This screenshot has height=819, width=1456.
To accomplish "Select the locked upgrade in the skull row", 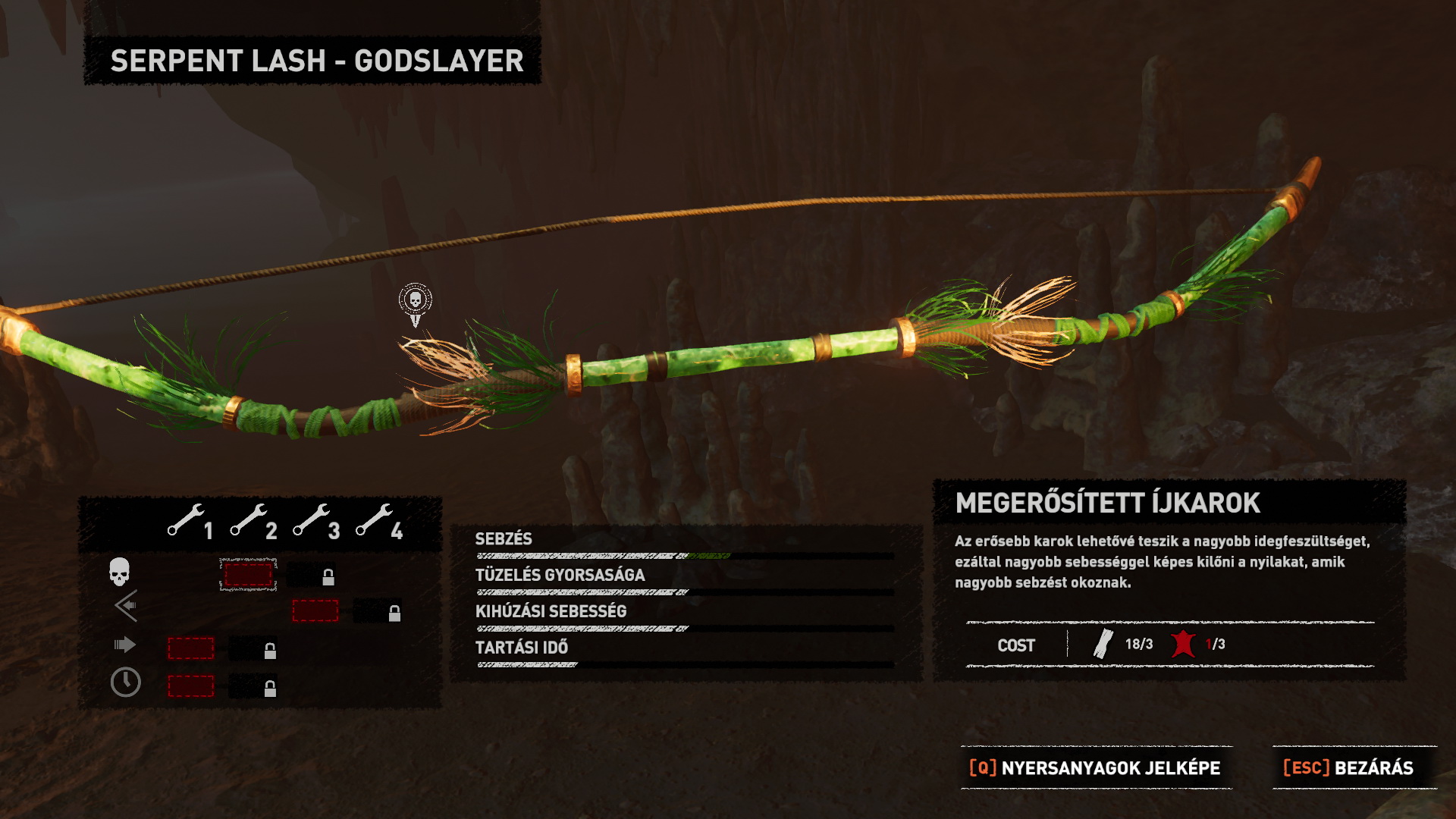I will click(312, 576).
